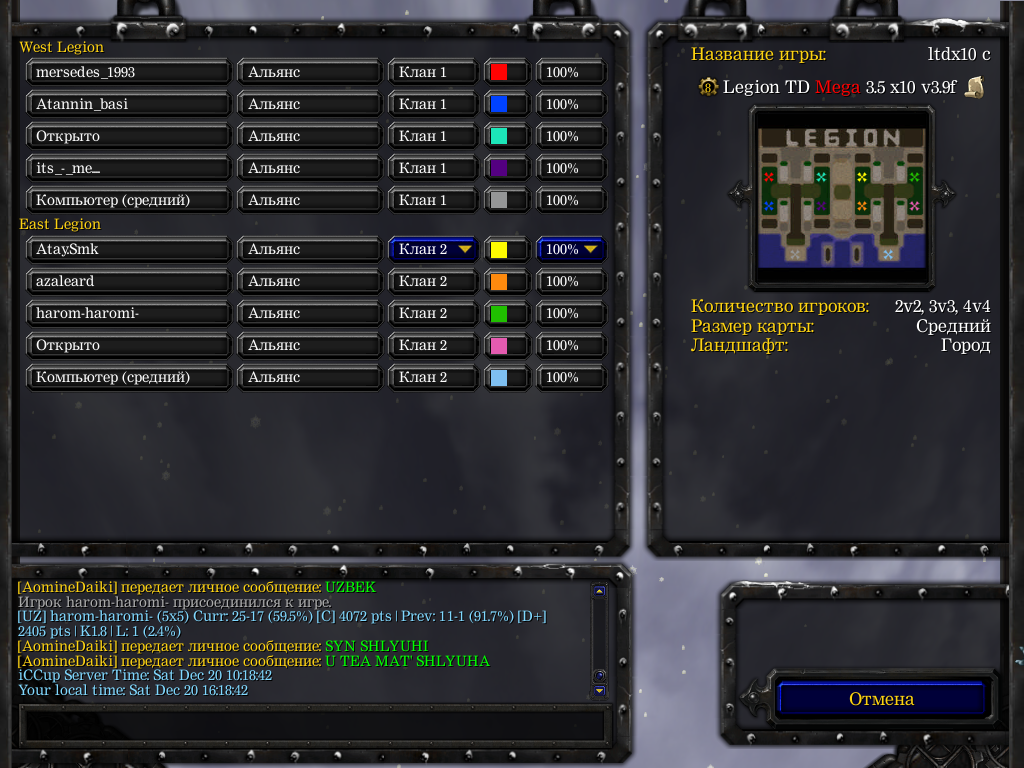Image resolution: width=1024 pixels, height=768 pixels.
Task: Cancel and leave the game lobby
Action: click(881, 699)
